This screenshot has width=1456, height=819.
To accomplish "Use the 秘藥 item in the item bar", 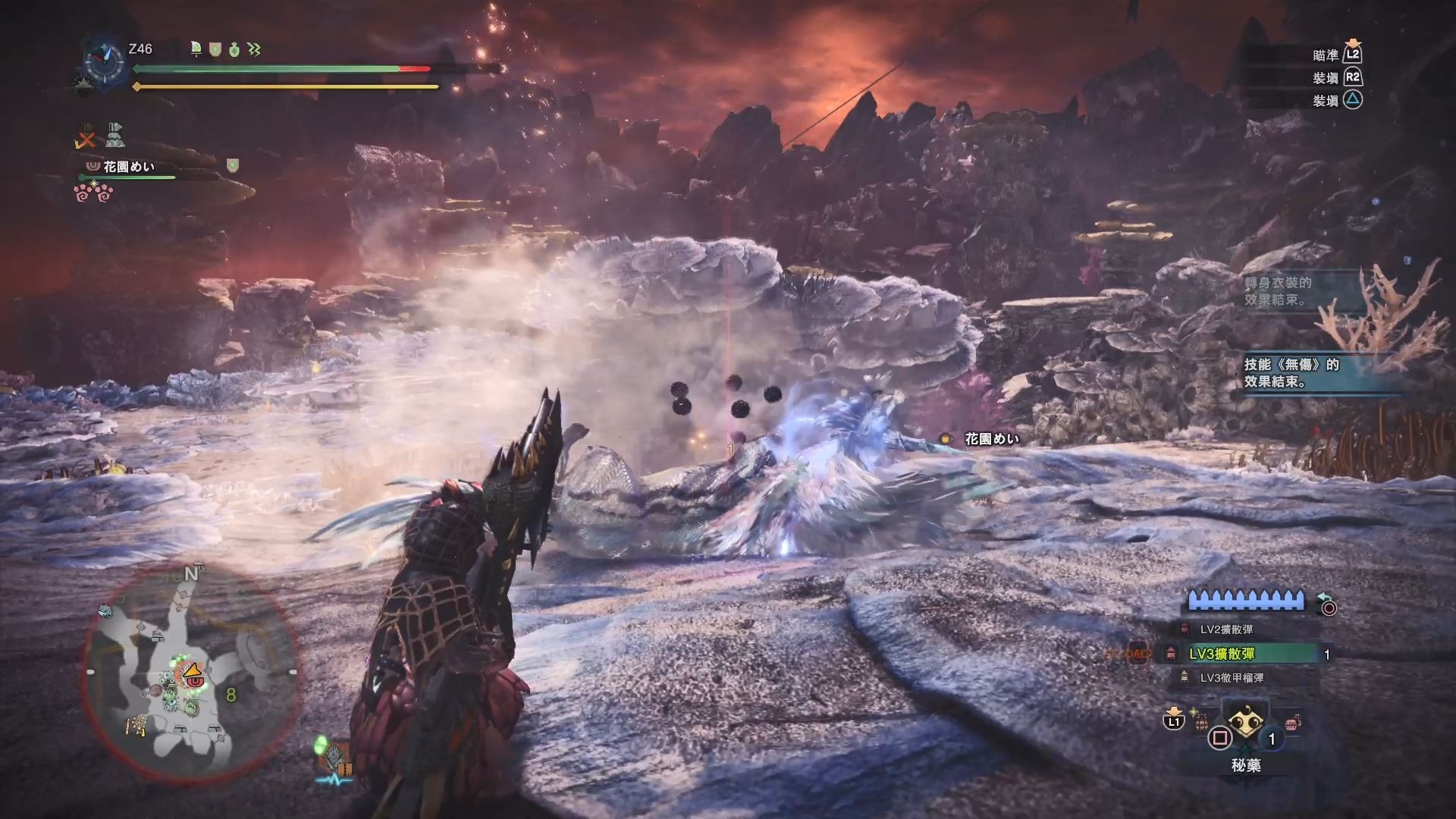I will (x=1244, y=726).
